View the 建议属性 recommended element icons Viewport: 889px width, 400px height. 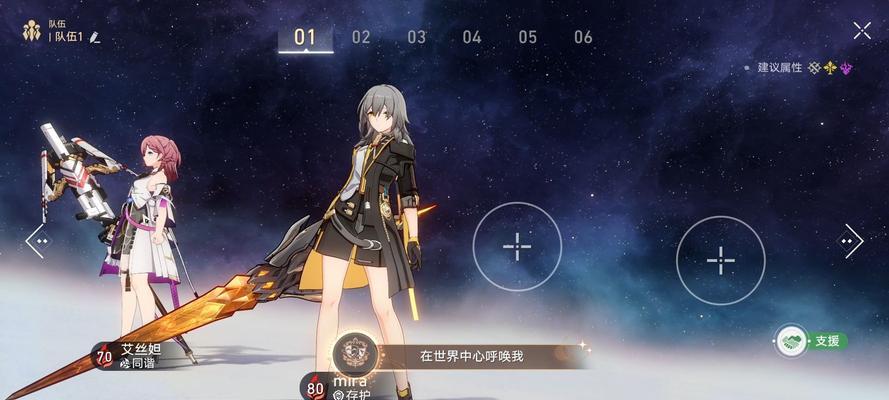829,68
